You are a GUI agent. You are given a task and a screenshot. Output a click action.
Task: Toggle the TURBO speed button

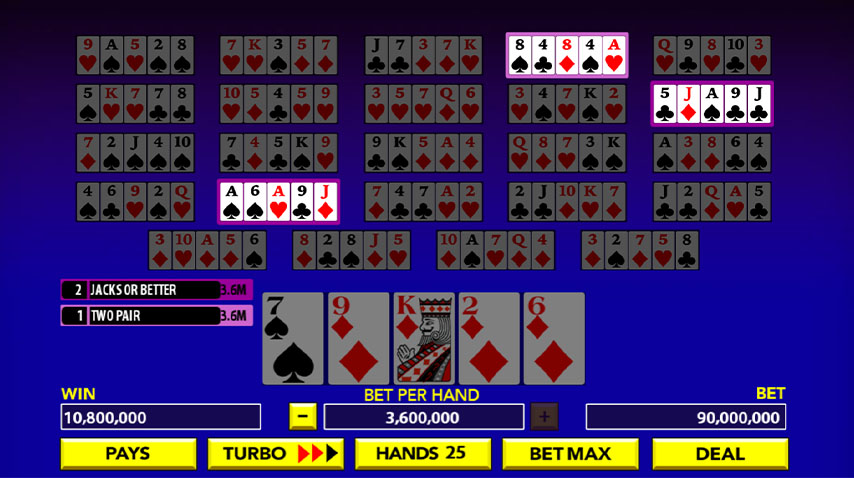[275, 453]
